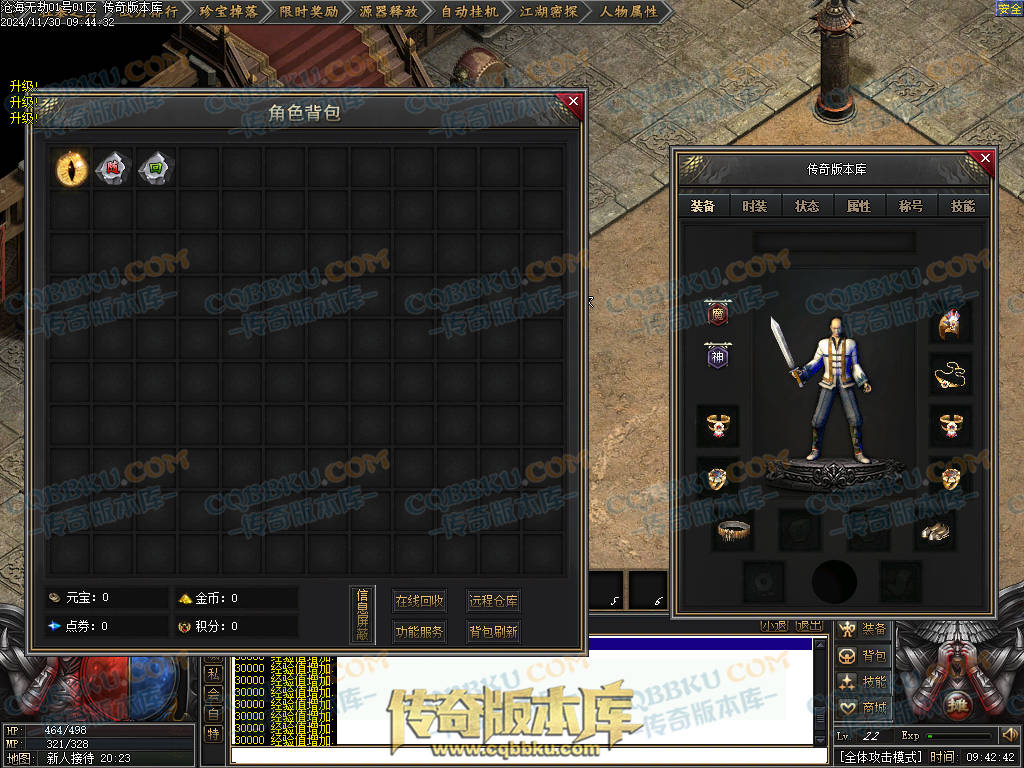The width and height of the screenshot is (1024, 768).
Task: Open 功能服务 function services
Action: tap(419, 632)
